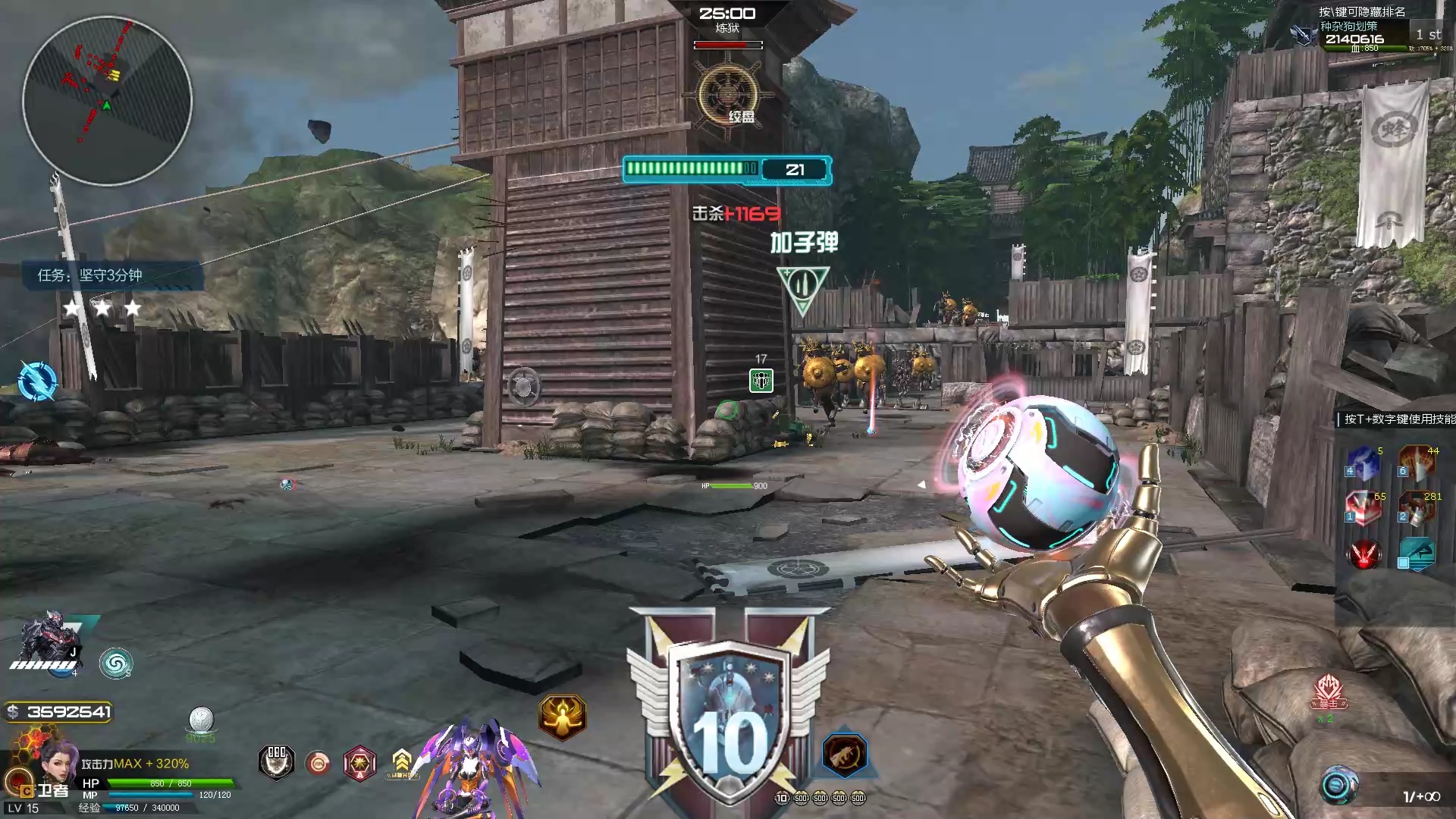Activate the blue lightning circle icon

(x=37, y=381)
